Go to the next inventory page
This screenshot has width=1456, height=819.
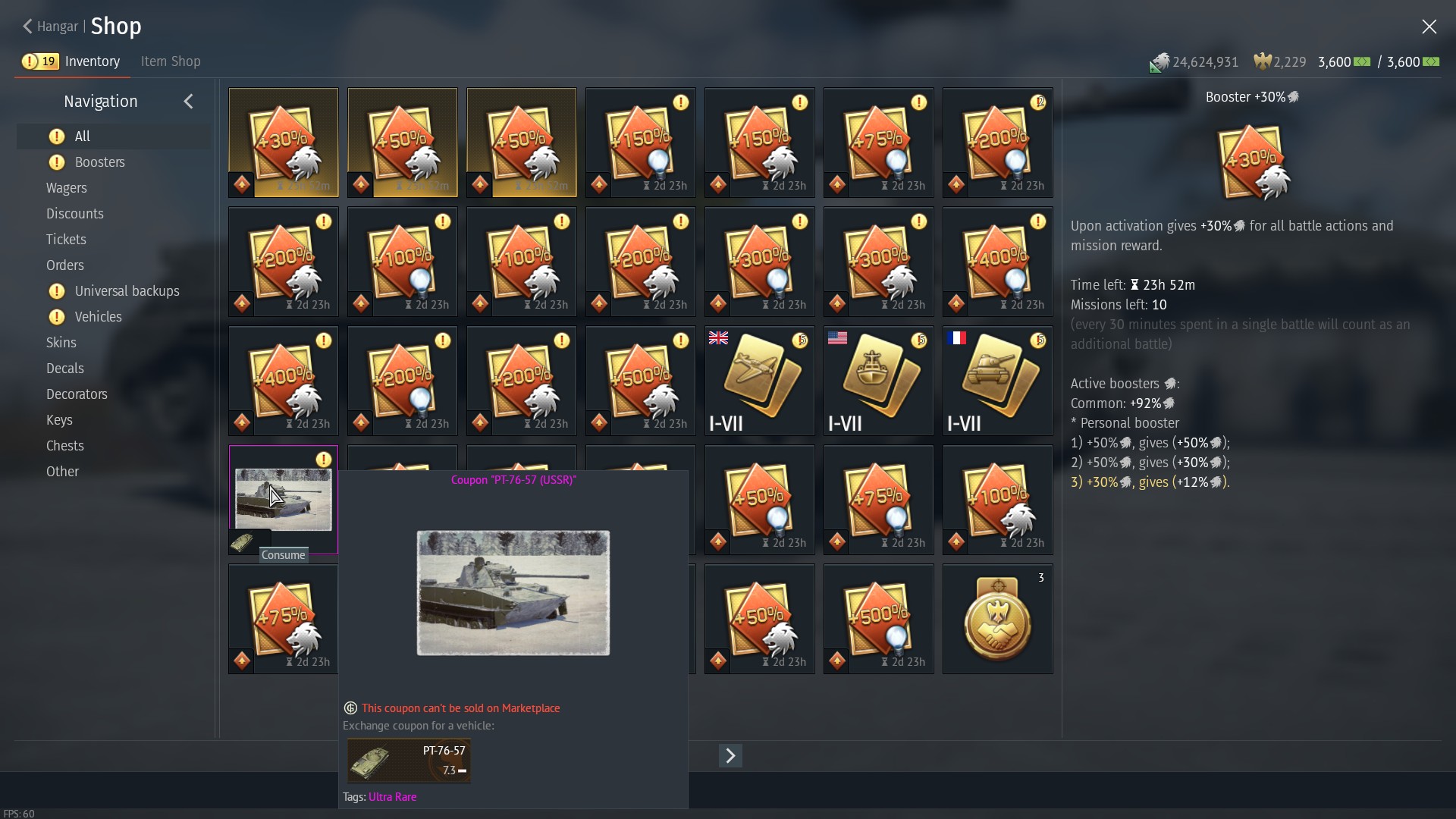[730, 755]
